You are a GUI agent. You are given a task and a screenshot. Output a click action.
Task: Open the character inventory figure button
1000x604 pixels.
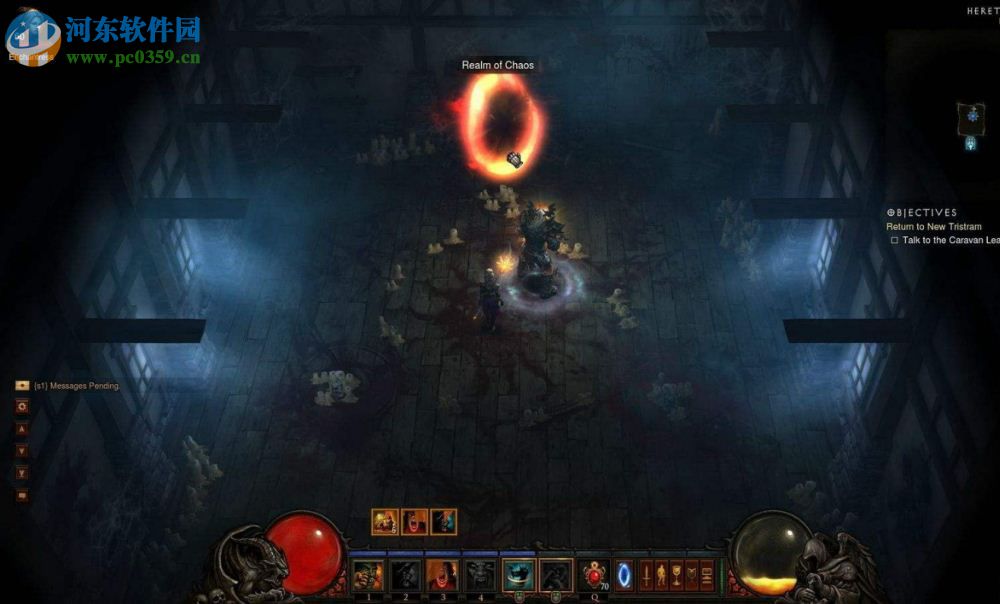(x=661, y=576)
